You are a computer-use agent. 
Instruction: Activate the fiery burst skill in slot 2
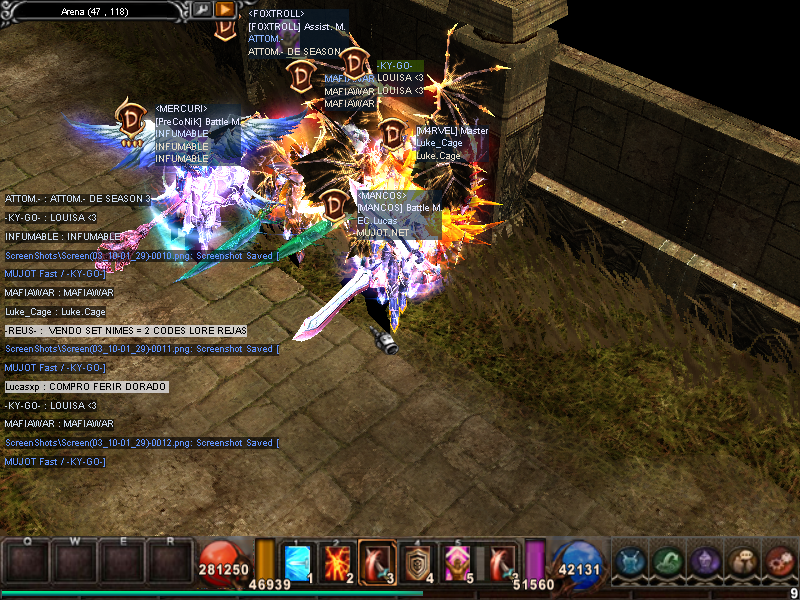click(338, 564)
